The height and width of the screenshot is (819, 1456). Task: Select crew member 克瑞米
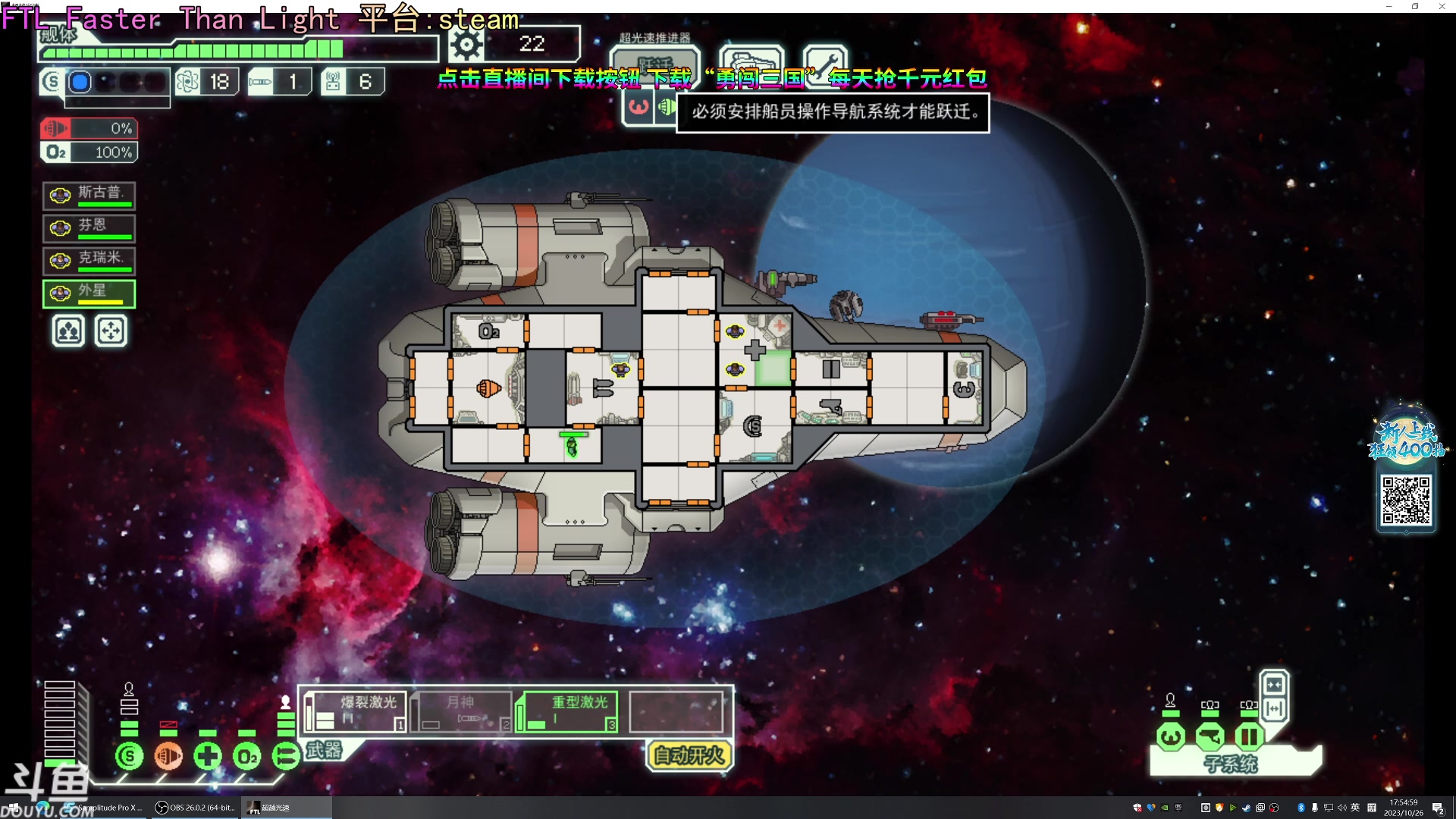point(89,260)
